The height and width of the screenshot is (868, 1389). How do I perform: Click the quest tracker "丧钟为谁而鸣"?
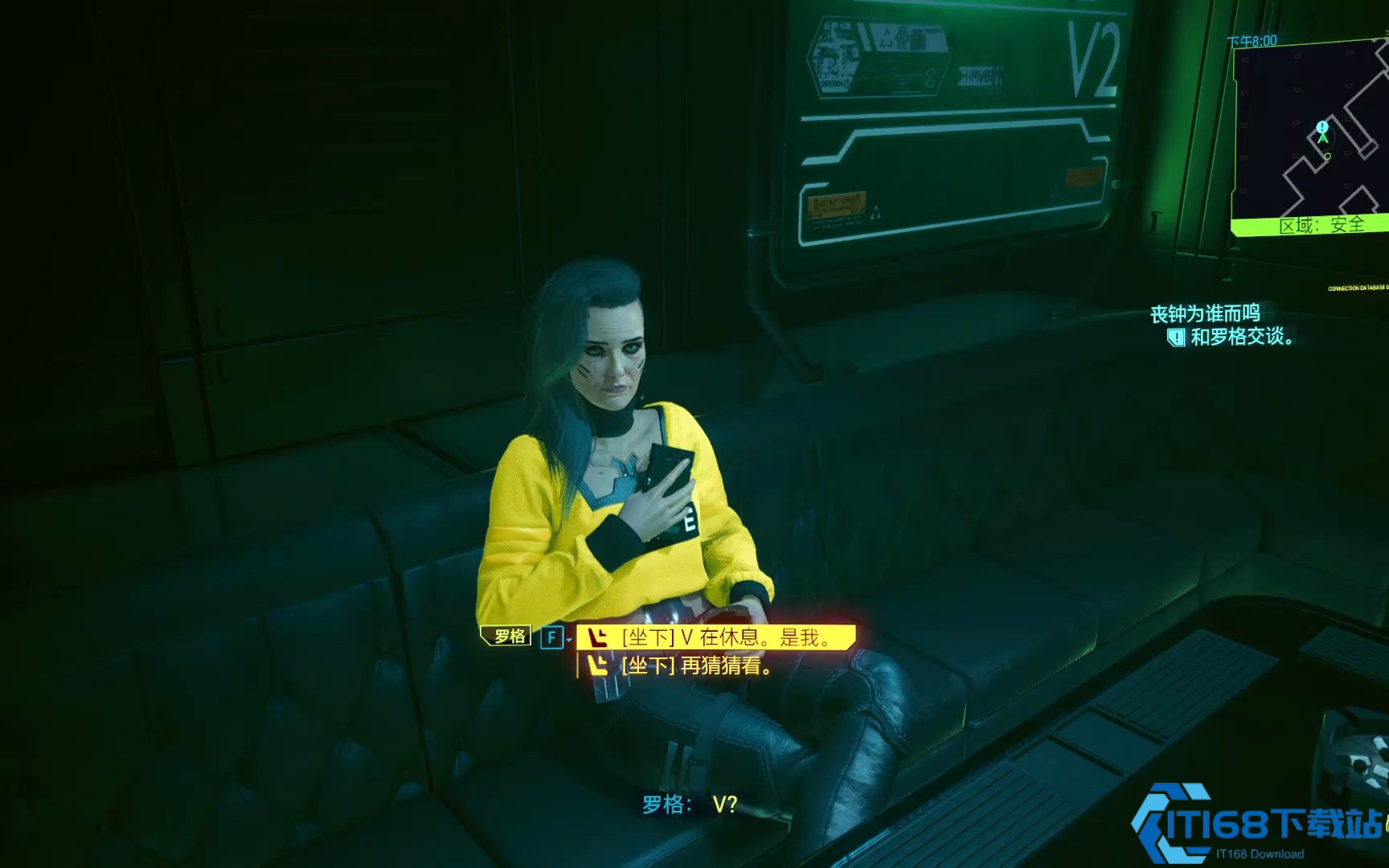(1204, 313)
